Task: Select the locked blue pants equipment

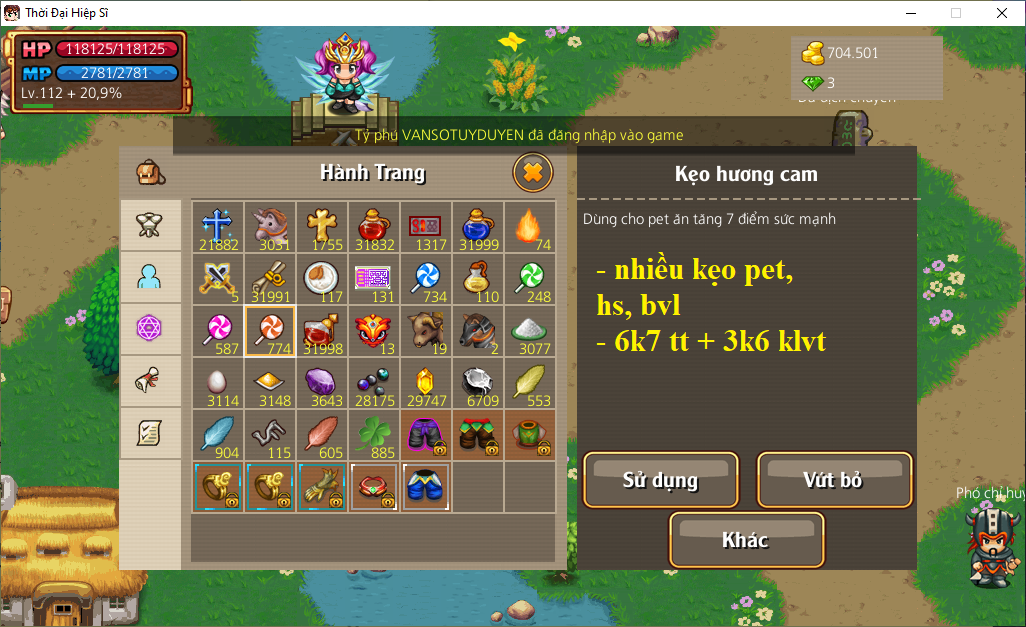Action: tap(426, 487)
